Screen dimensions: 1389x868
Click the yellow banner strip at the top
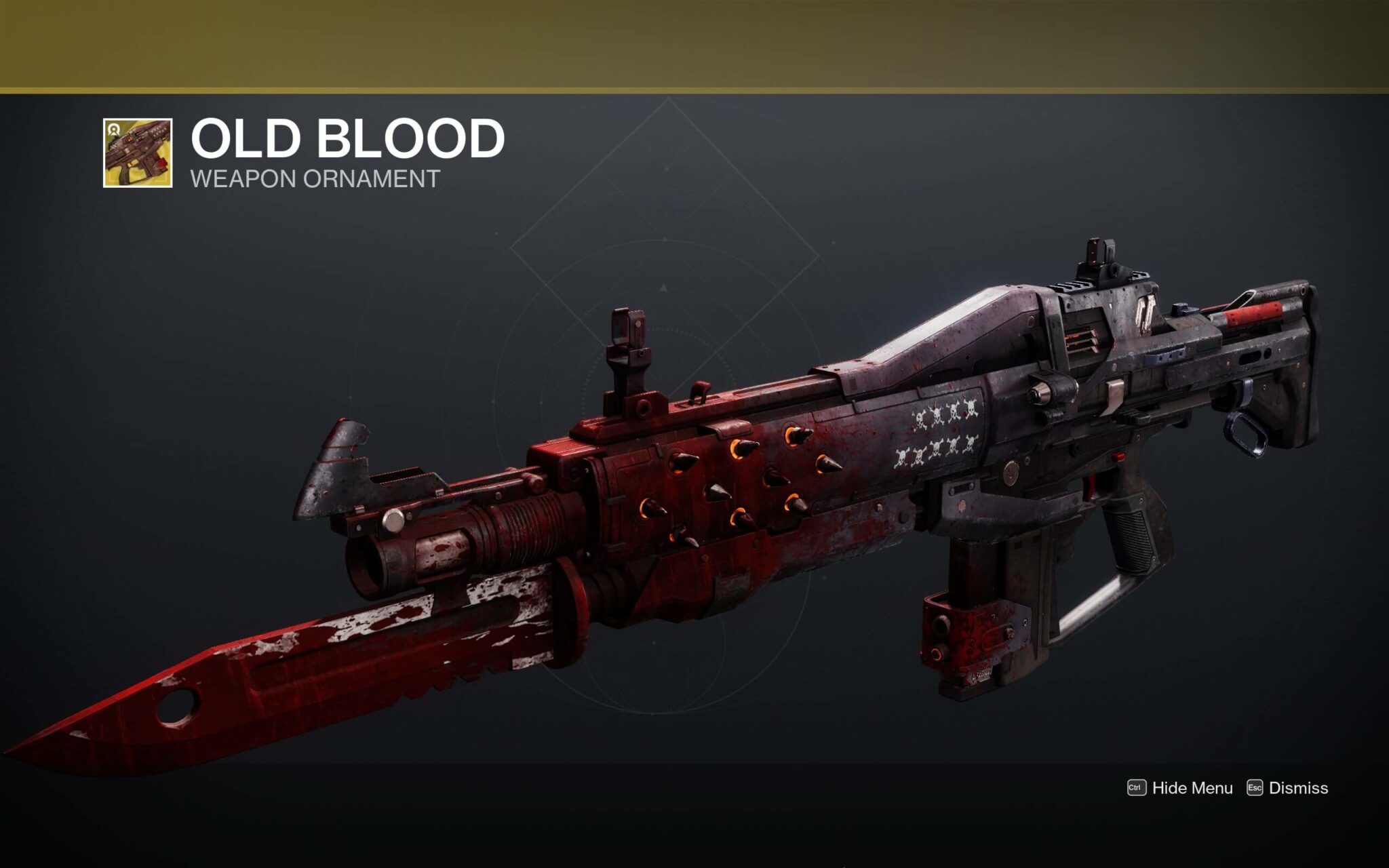pyautogui.click(x=694, y=41)
